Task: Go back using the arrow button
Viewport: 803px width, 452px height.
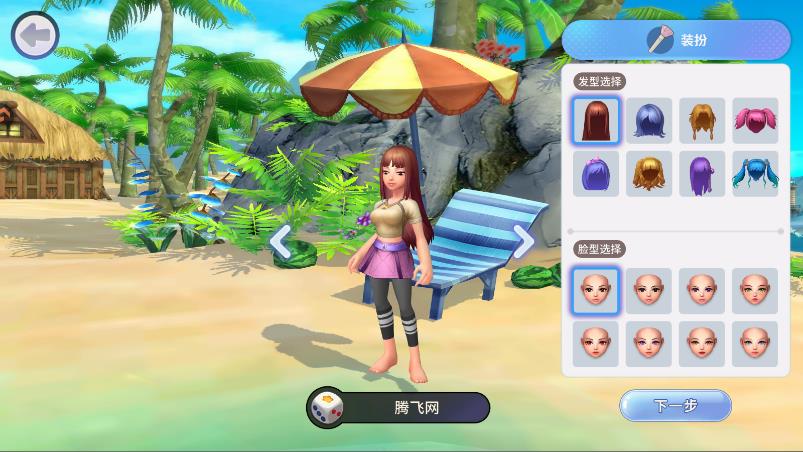Action: click(35, 36)
